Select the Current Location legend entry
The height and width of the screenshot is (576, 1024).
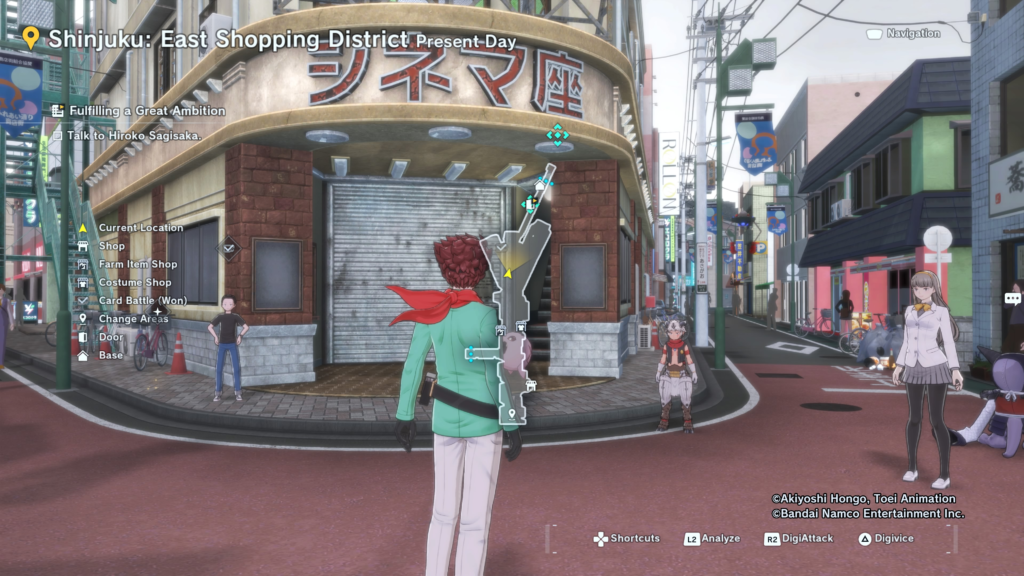click(140, 228)
